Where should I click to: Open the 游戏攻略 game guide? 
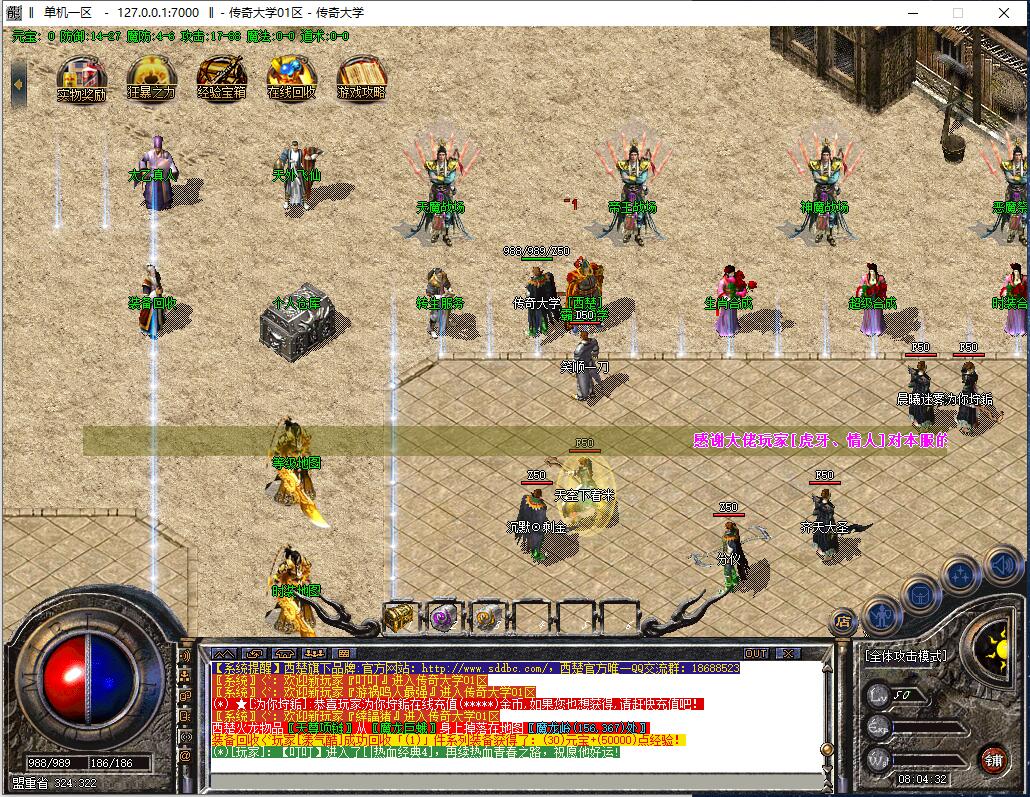point(361,77)
